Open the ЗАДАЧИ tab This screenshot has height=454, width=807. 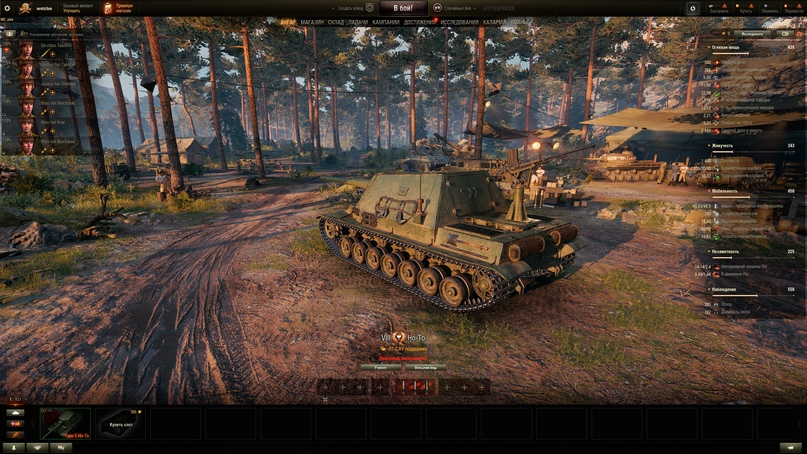click(x=358, y=22)
